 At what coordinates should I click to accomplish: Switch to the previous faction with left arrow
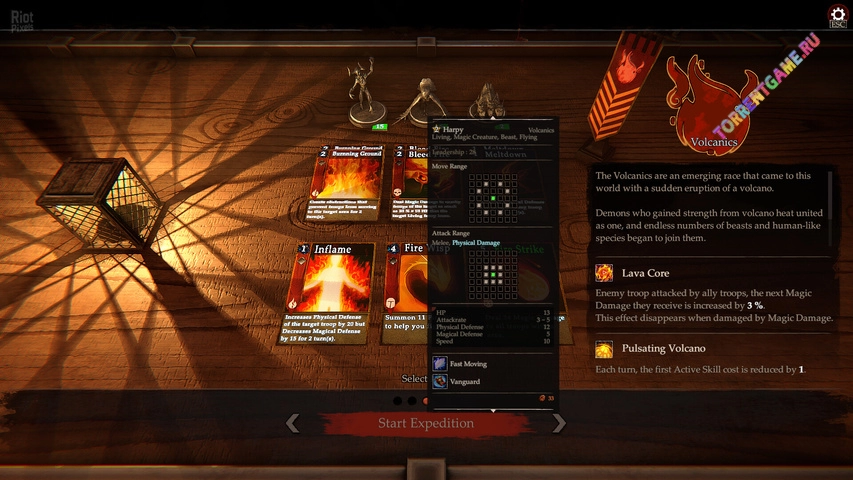click(292, 423)
